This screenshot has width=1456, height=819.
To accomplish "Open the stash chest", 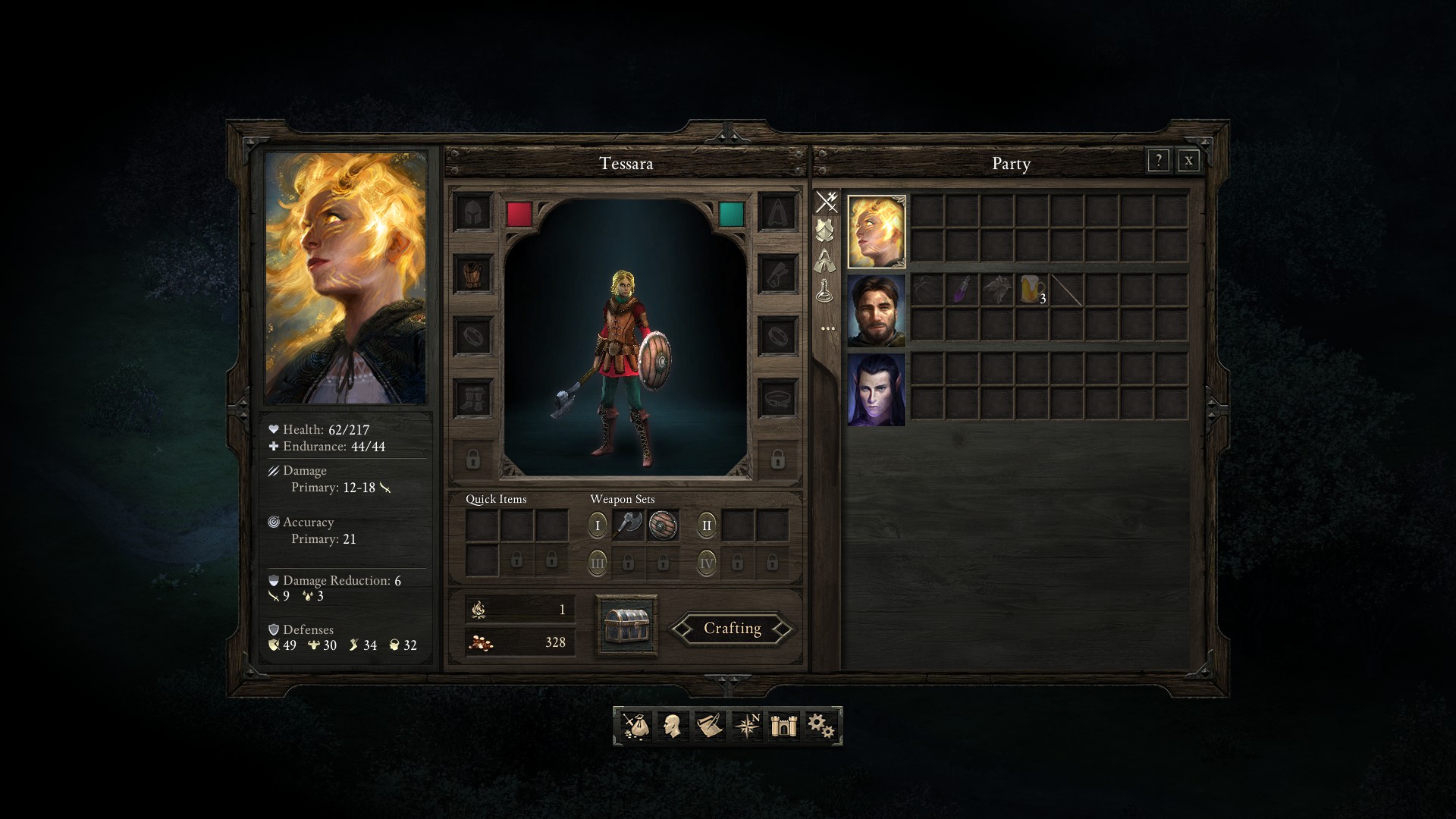I will pos(626,626).
